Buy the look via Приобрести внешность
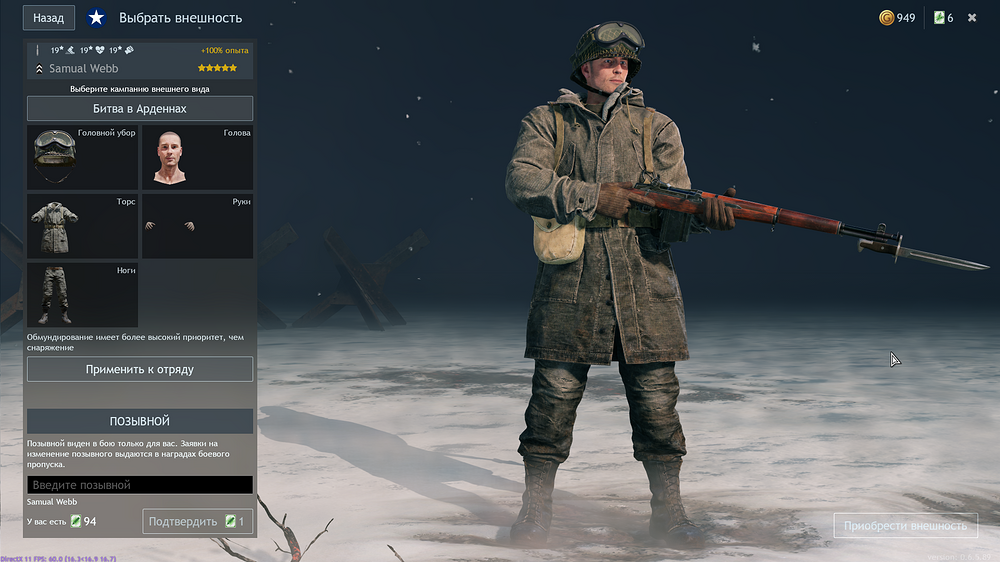 (905, 526)
